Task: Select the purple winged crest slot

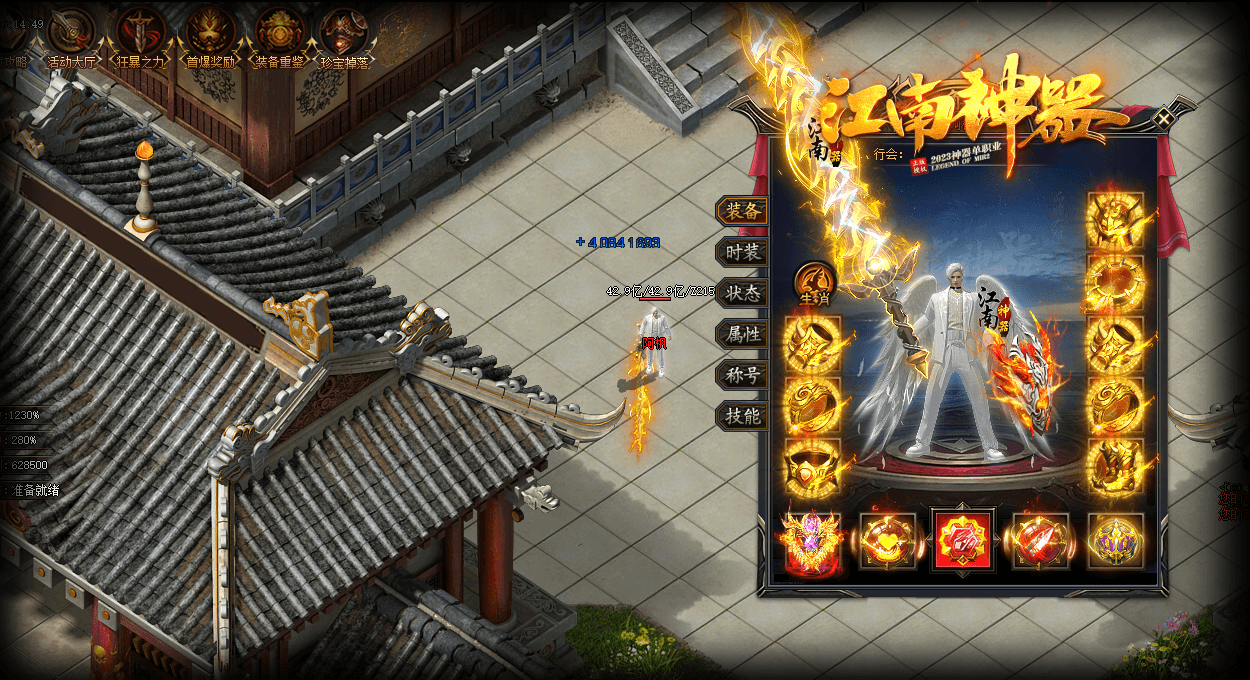Action: pos(811,541)
